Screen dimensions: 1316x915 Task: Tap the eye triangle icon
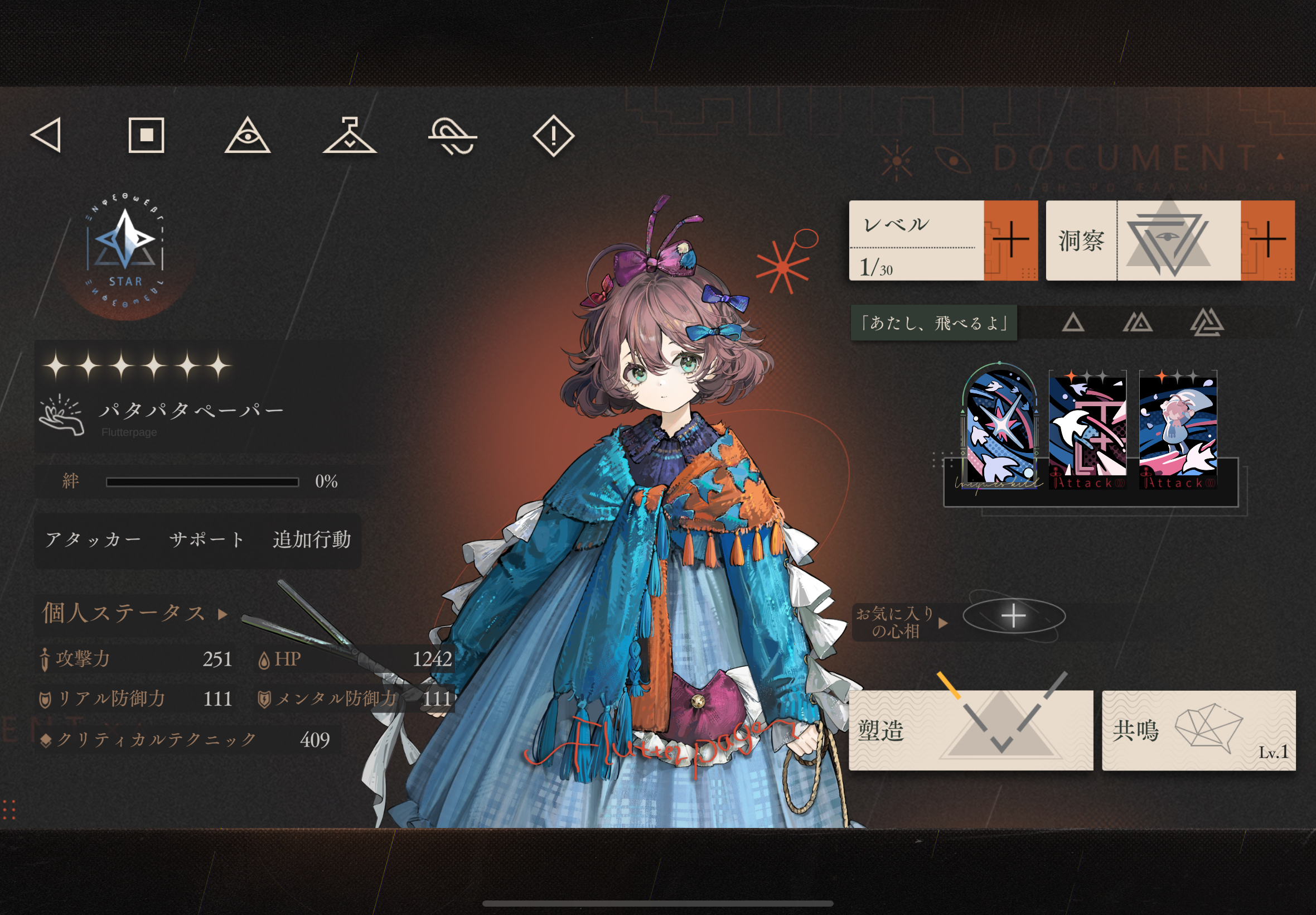[247, 136]
